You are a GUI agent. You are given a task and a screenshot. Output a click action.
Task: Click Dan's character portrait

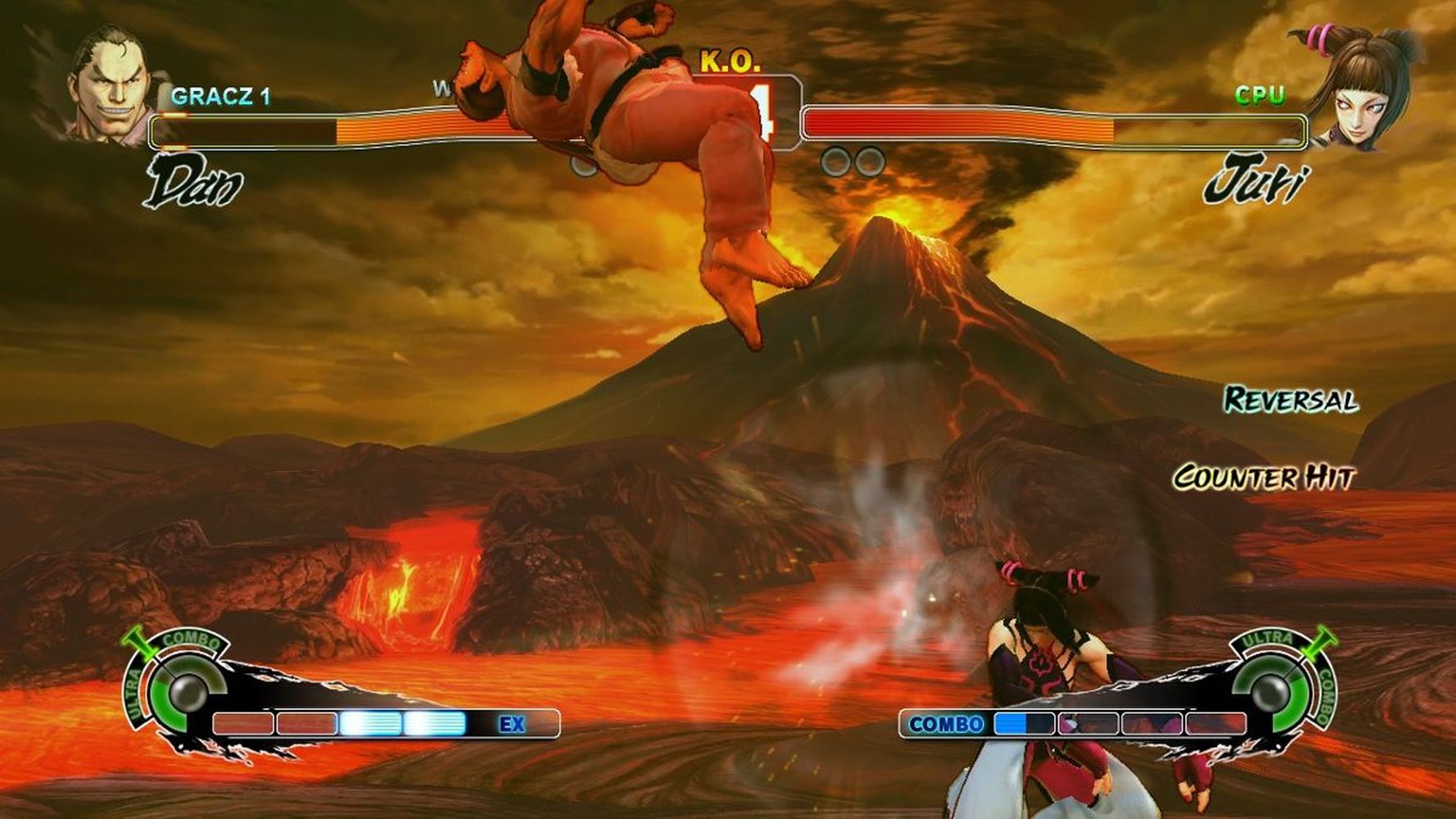112,84
